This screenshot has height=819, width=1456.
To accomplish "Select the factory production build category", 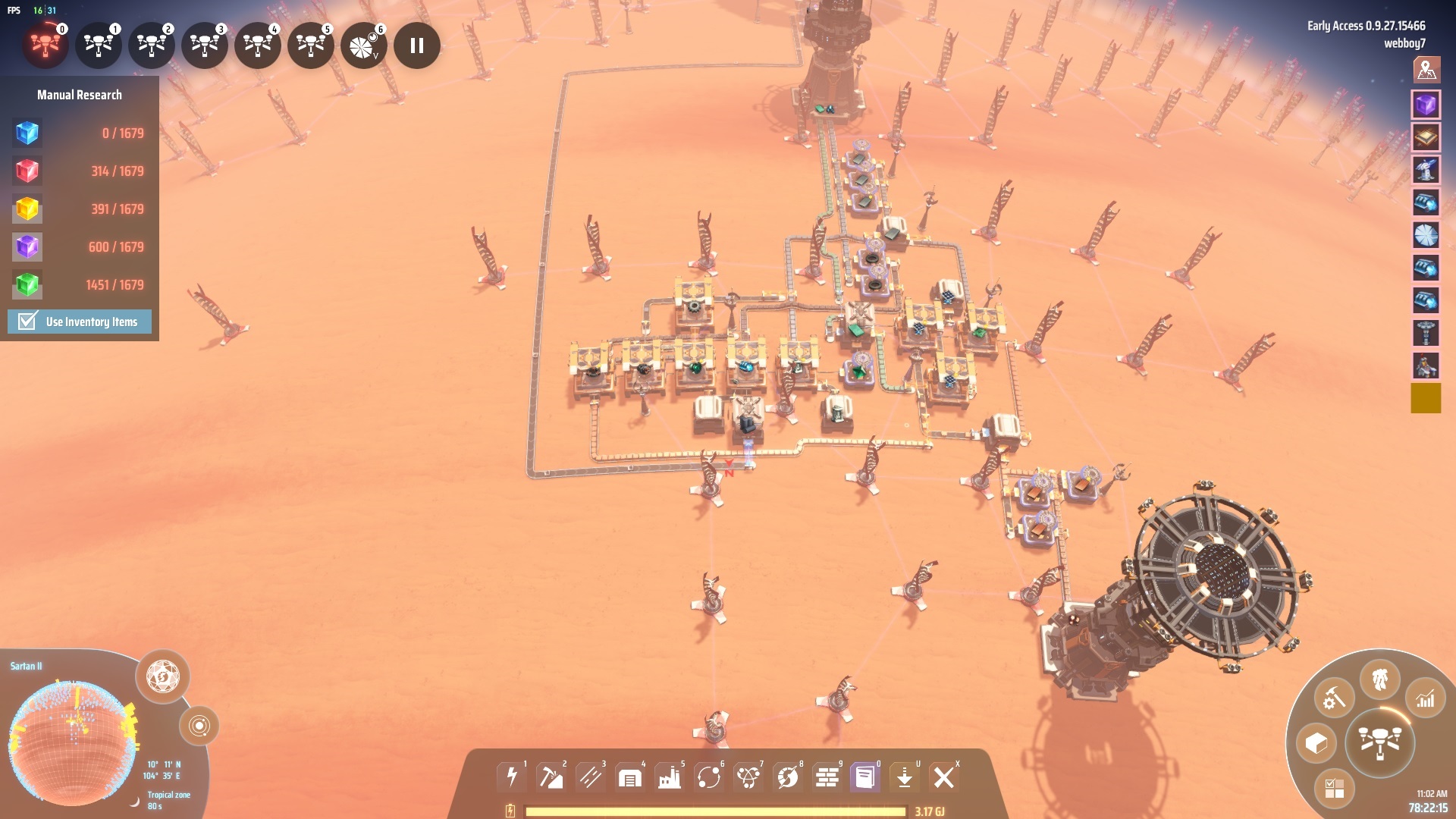I will click(669, 777).
